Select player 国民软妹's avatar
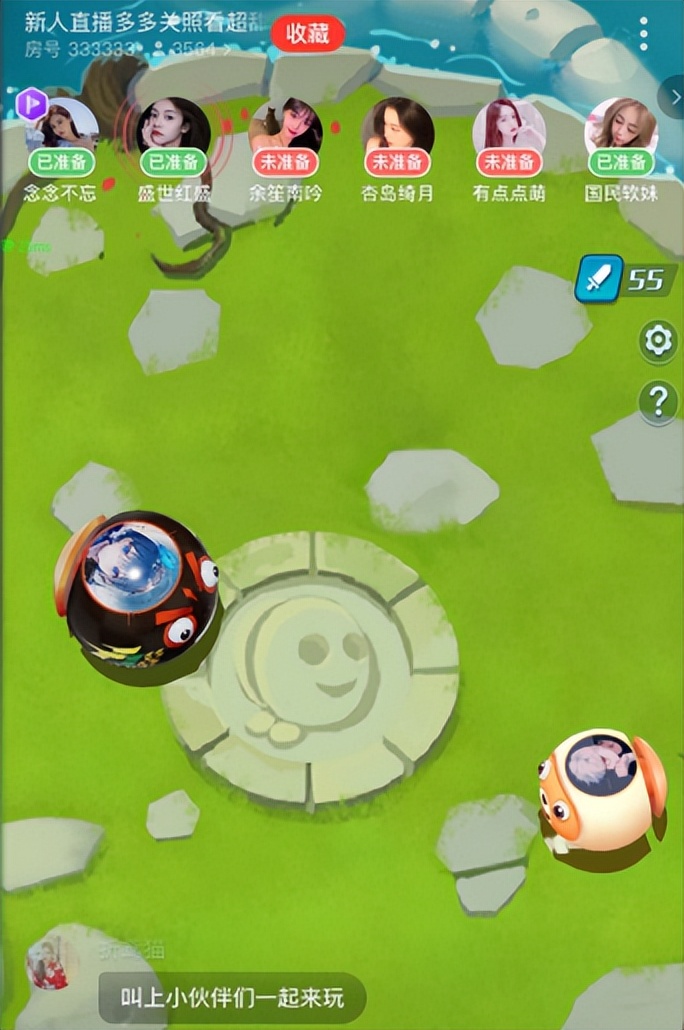Image resolution: width=684 pixels, height=1030 pixels. coord(621,125)
